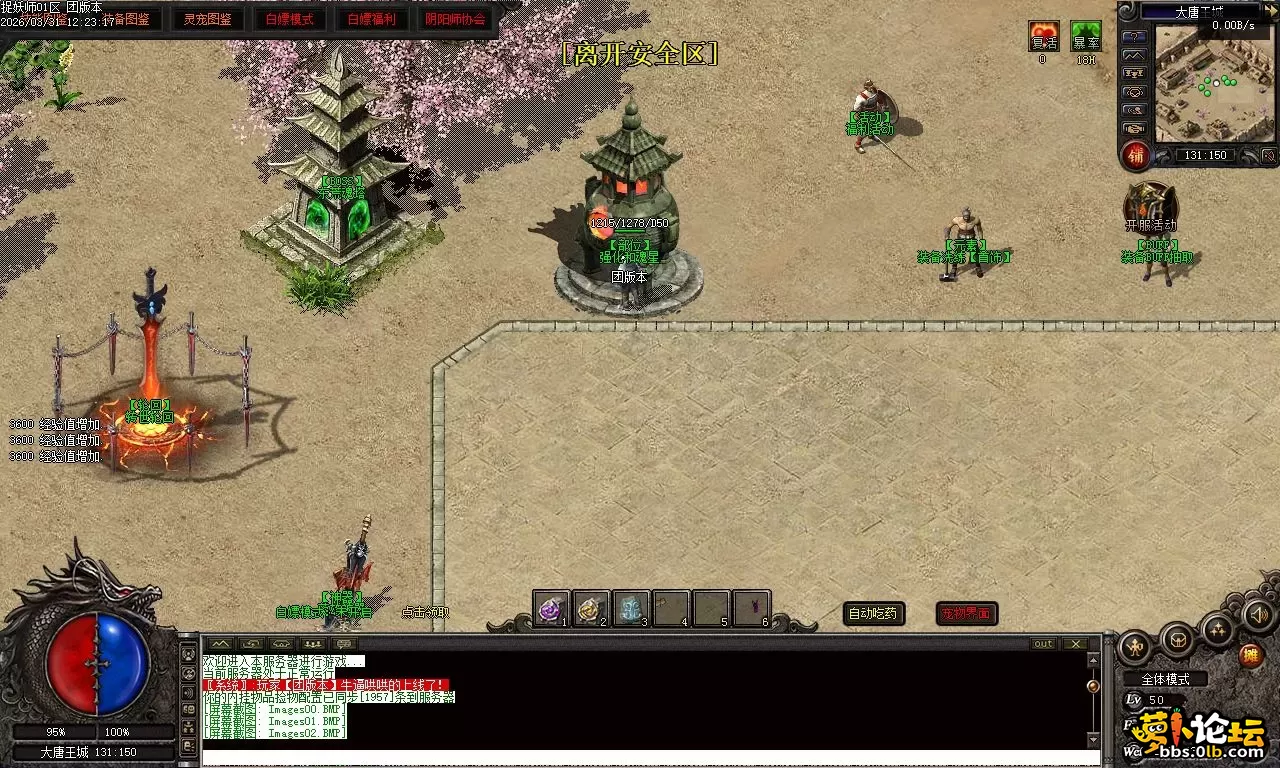Open the red 铺 shop button

(x=1135, y=156)
